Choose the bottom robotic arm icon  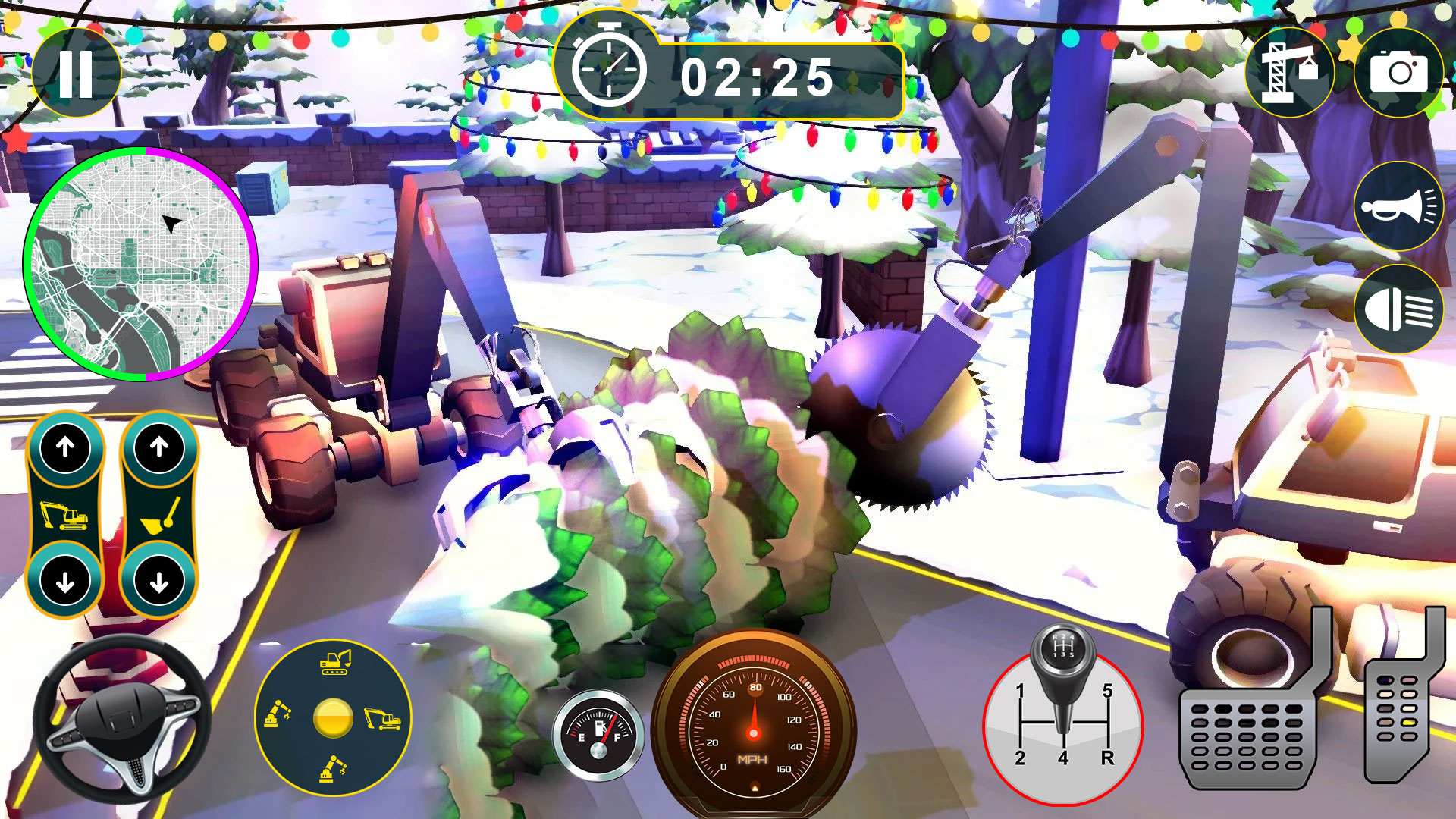coord(333,769)
